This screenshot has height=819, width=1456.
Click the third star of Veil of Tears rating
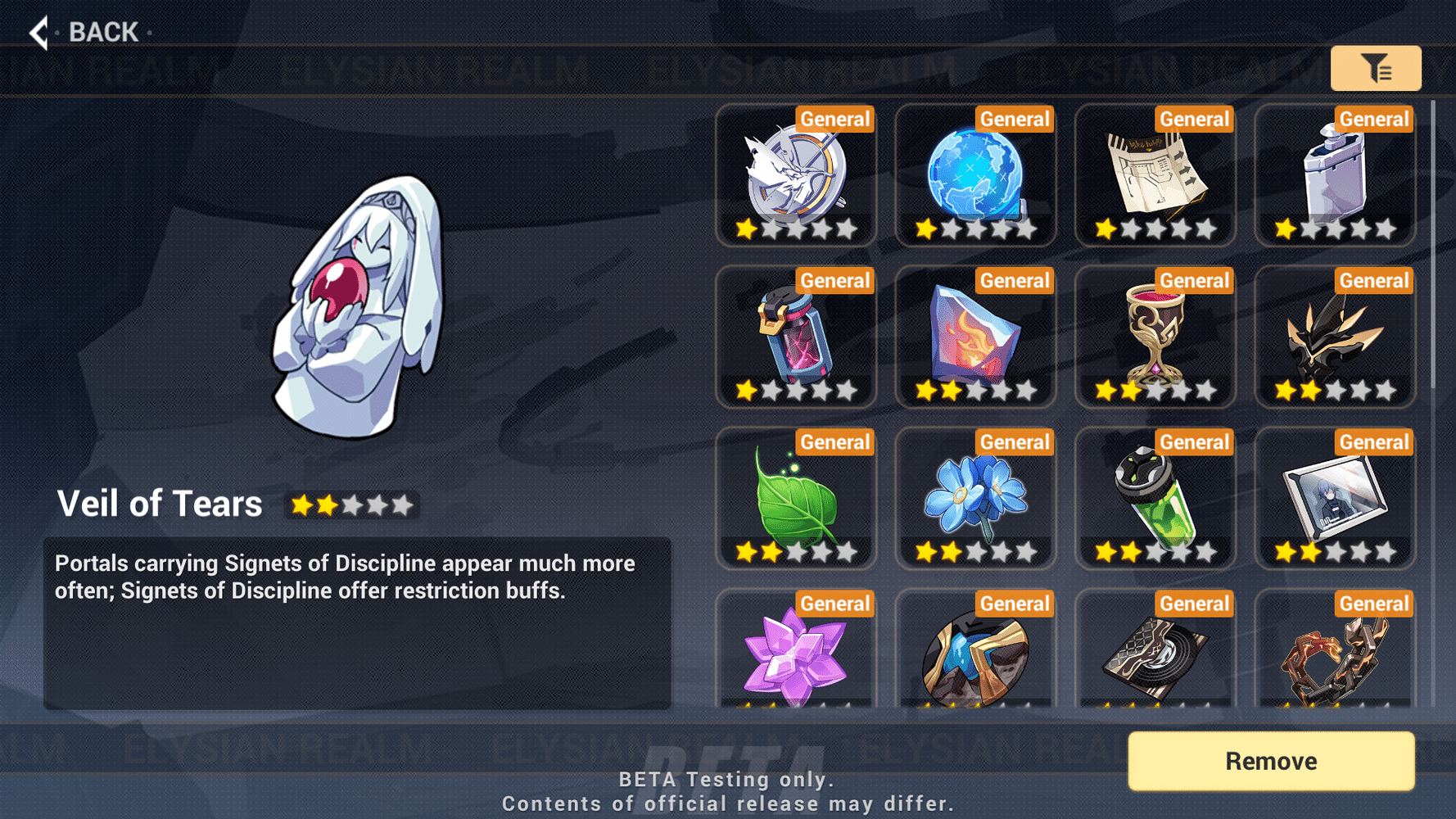pos(352,505)
